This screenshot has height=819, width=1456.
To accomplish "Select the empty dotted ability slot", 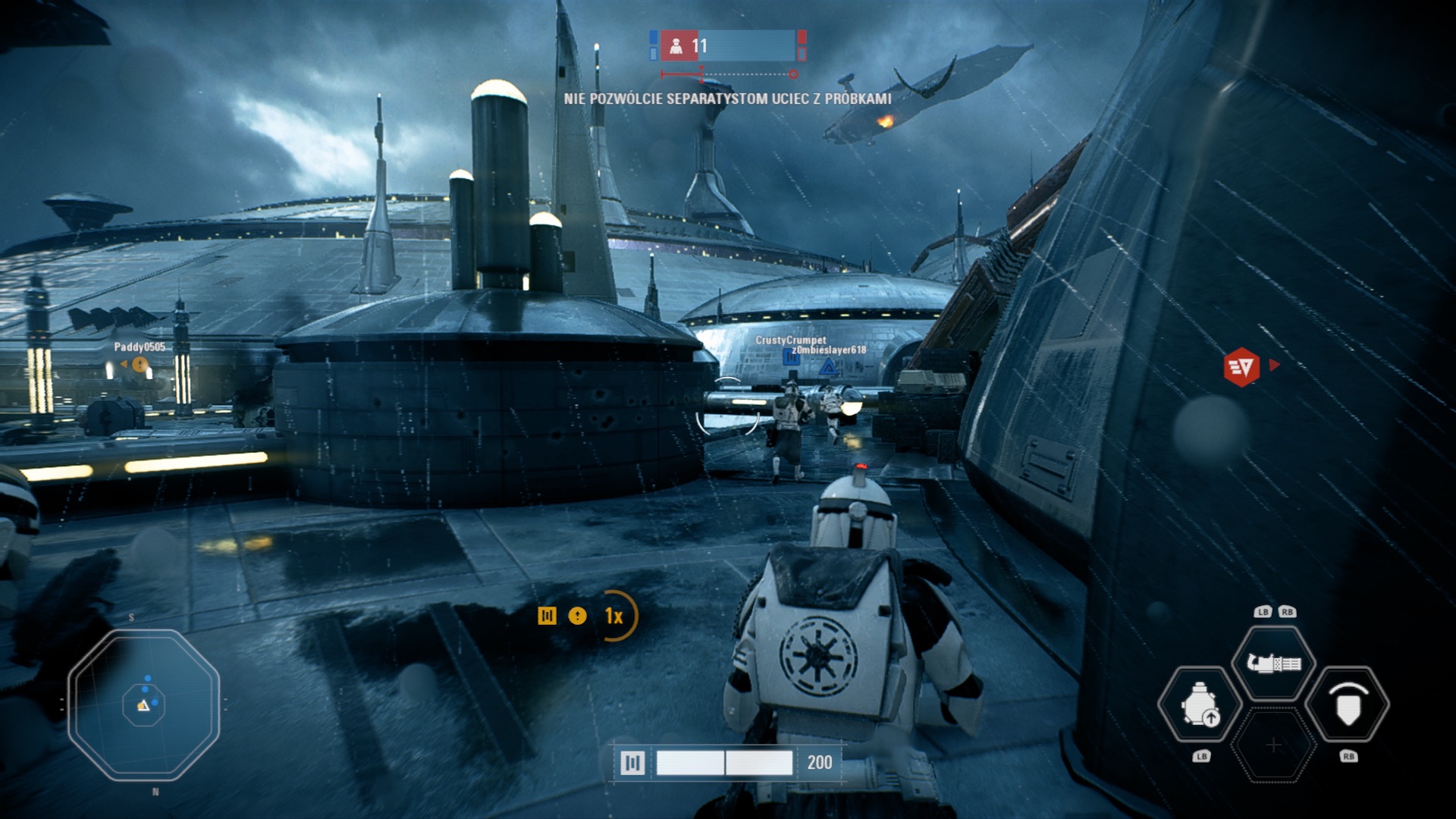I will pos(1274,745).
